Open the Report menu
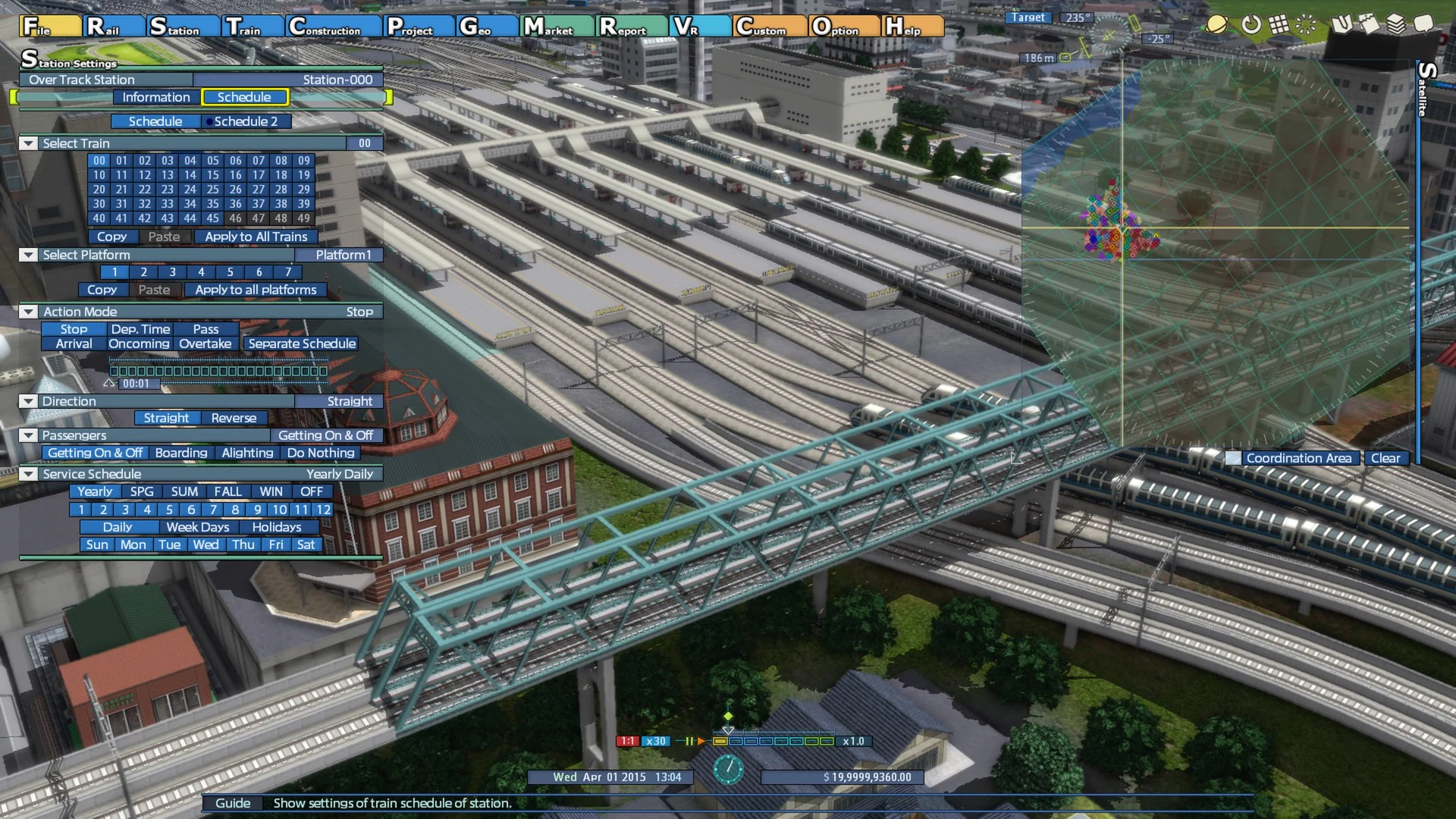The width and height of the screenshot is (1456, 819). 631,27
